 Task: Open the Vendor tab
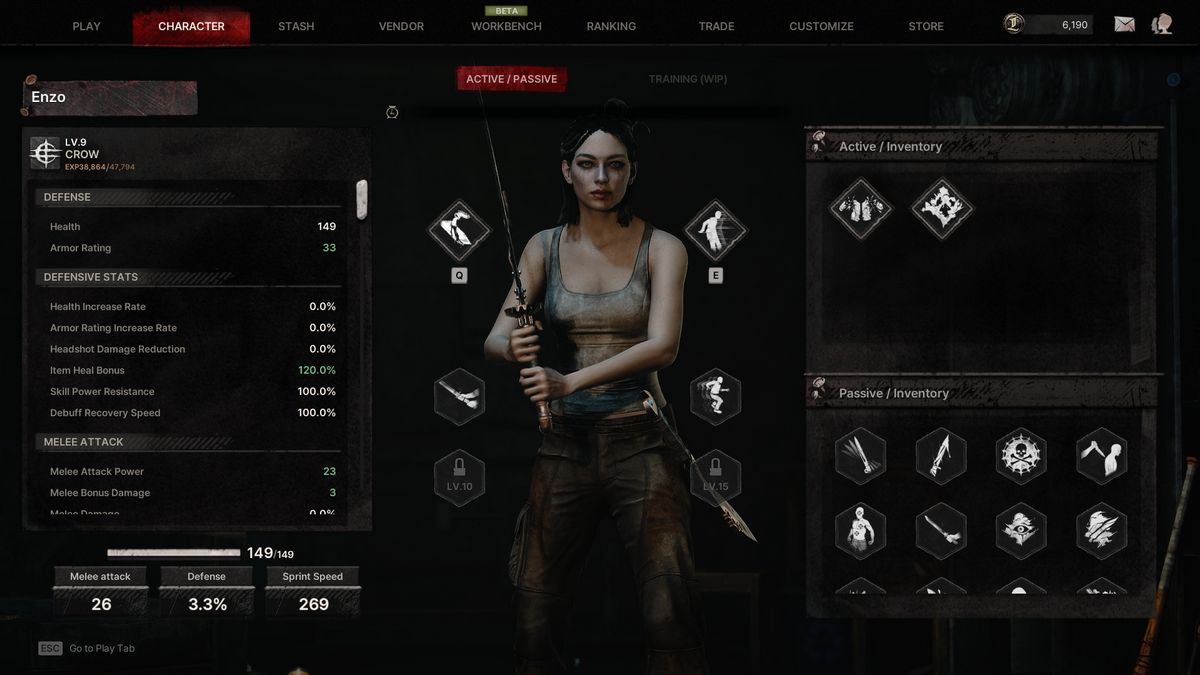point(401,26)
